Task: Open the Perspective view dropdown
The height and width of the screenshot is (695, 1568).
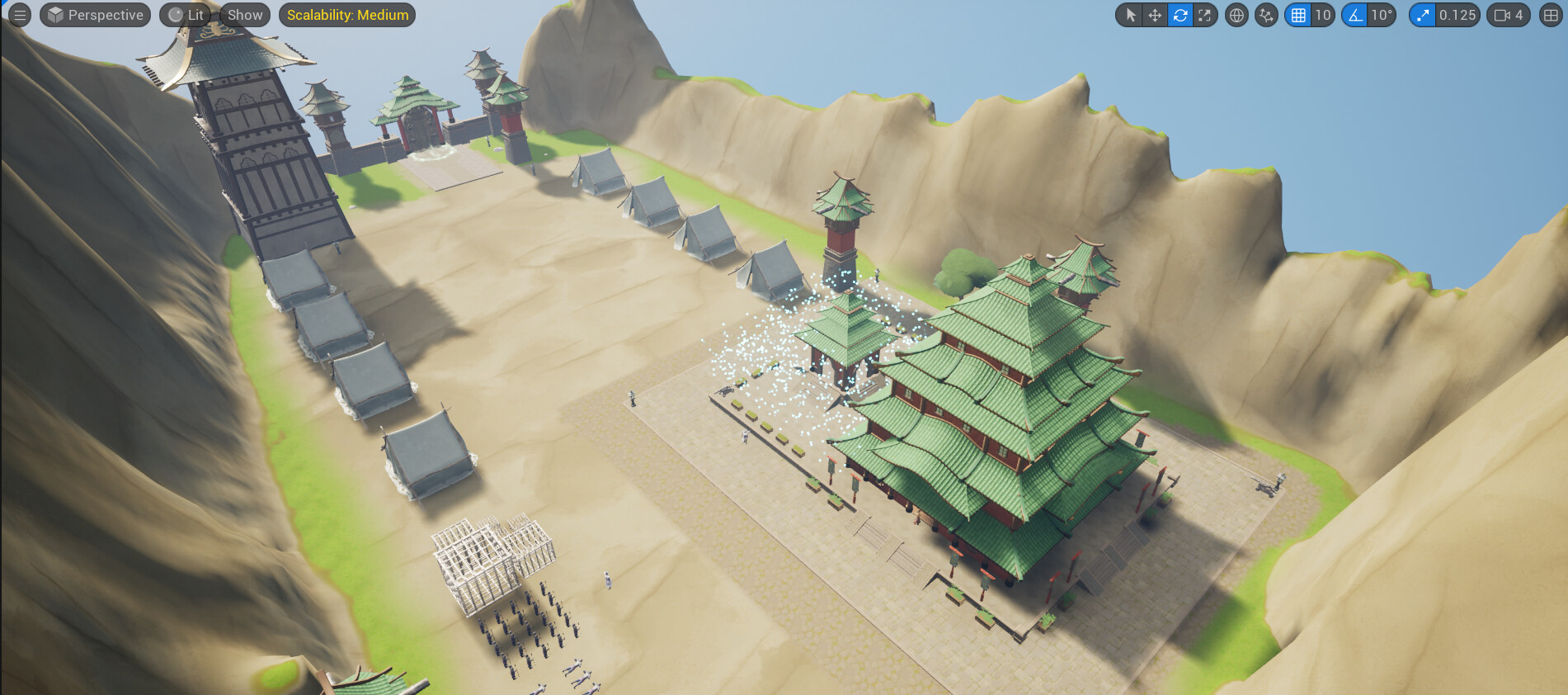Action: tap(95, 14)
